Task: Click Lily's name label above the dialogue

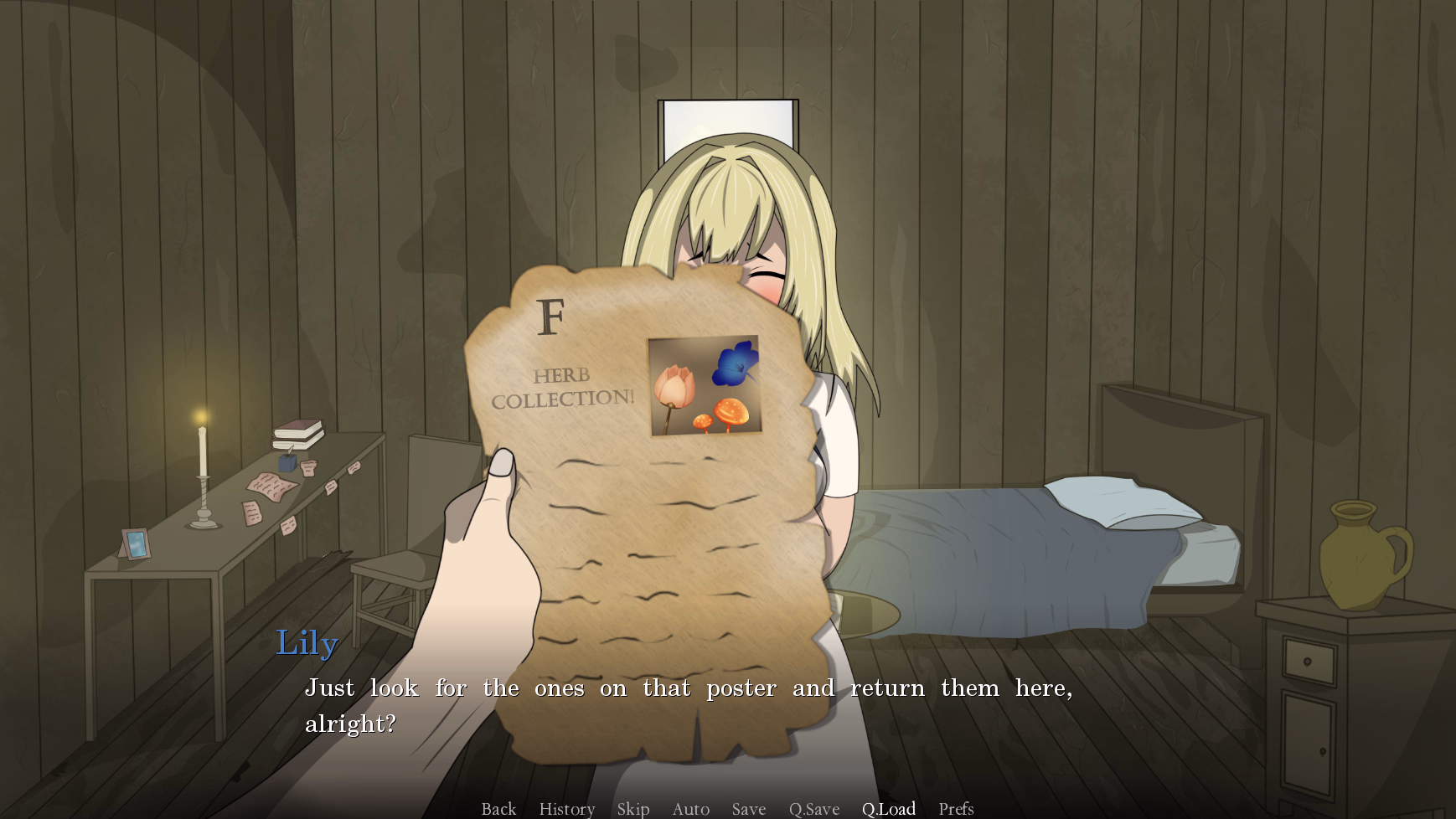Action: (307, 643)
